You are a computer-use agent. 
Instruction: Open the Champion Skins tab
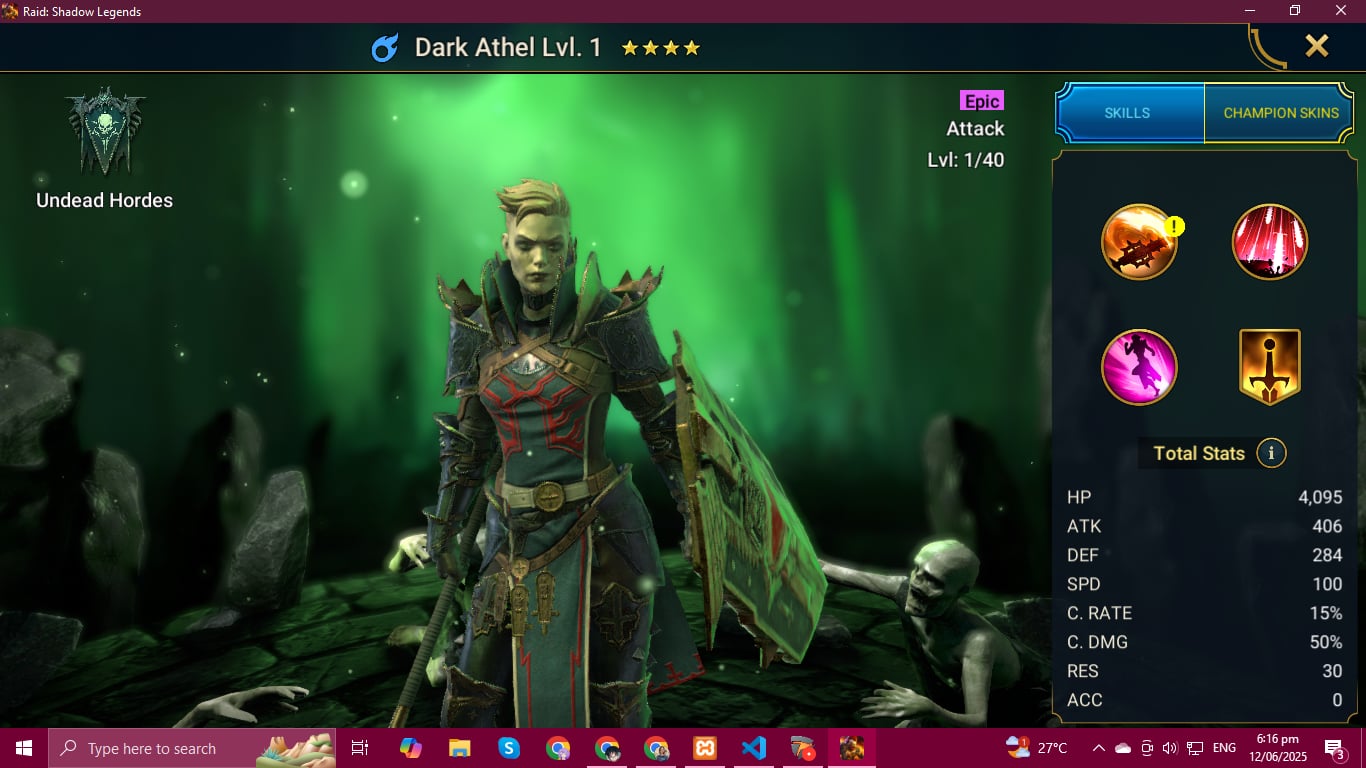[1281, 113]
